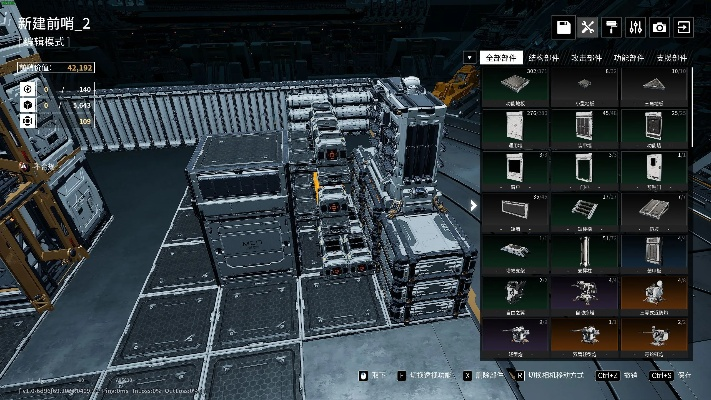This screenshot has width=711, height=400.
Task: Open the sliders settings button
Action: tap(636, 27)
